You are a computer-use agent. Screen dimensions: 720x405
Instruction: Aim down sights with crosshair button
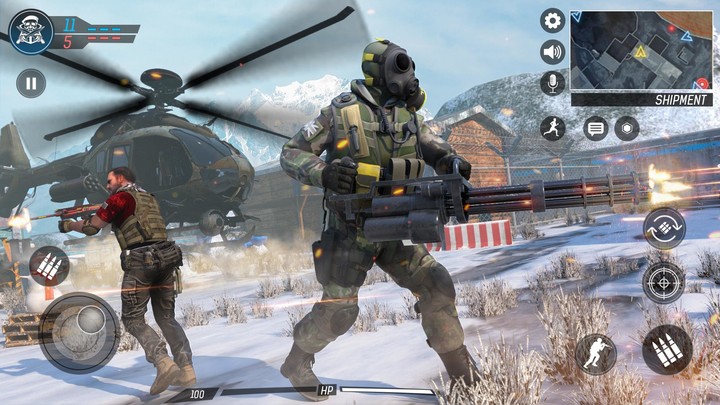point(664,283)
